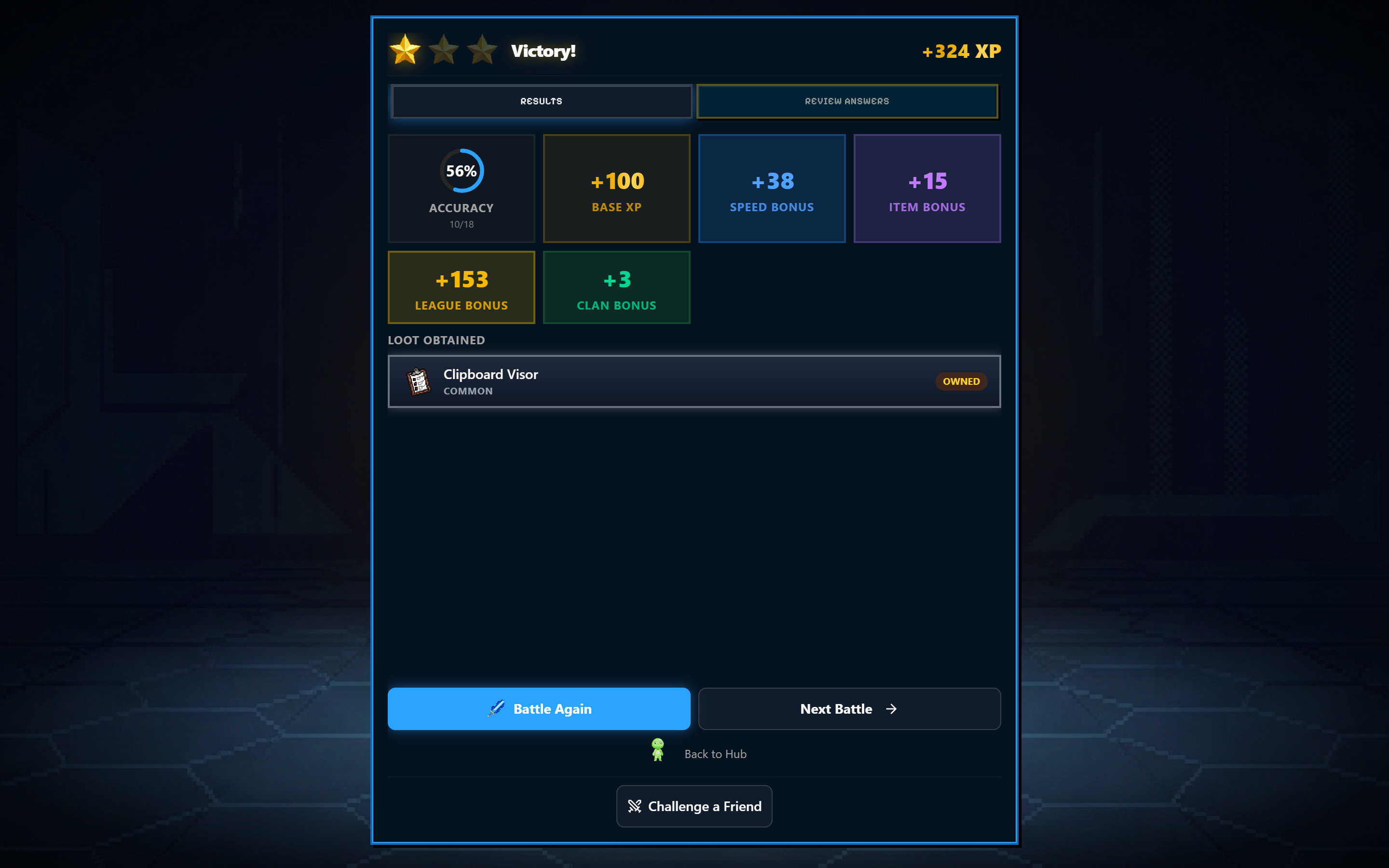1389x868 pixels.
Task: Select the Results tab
Action: pyautogui.click(x=541, y=101)
